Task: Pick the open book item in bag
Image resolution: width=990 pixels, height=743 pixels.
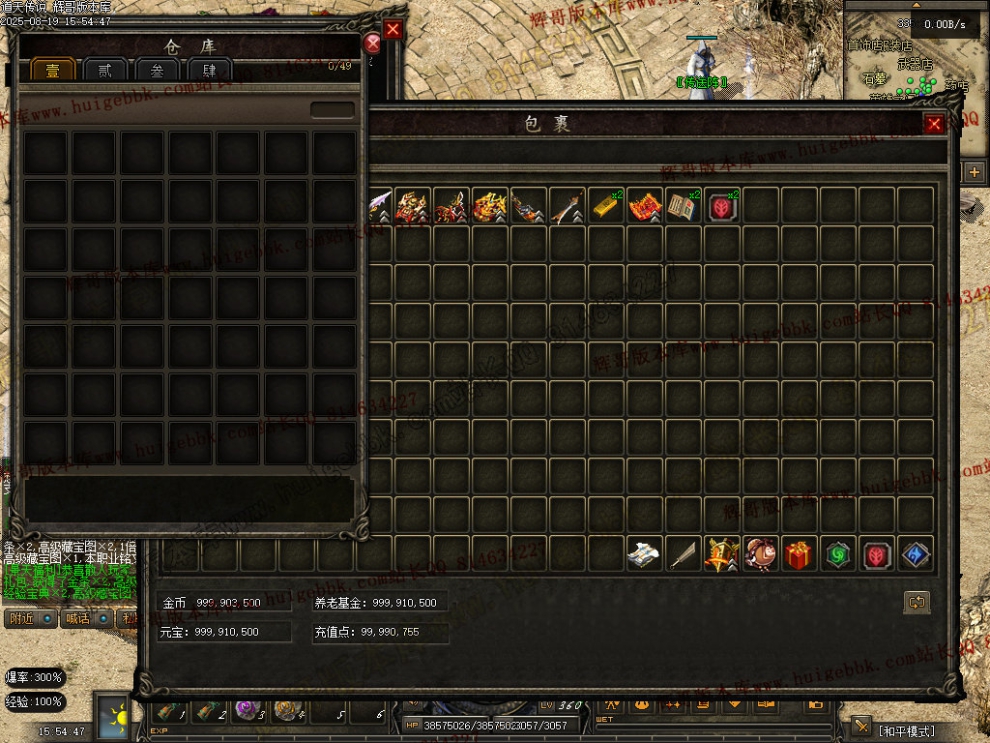Action: [x=683, y=206]
